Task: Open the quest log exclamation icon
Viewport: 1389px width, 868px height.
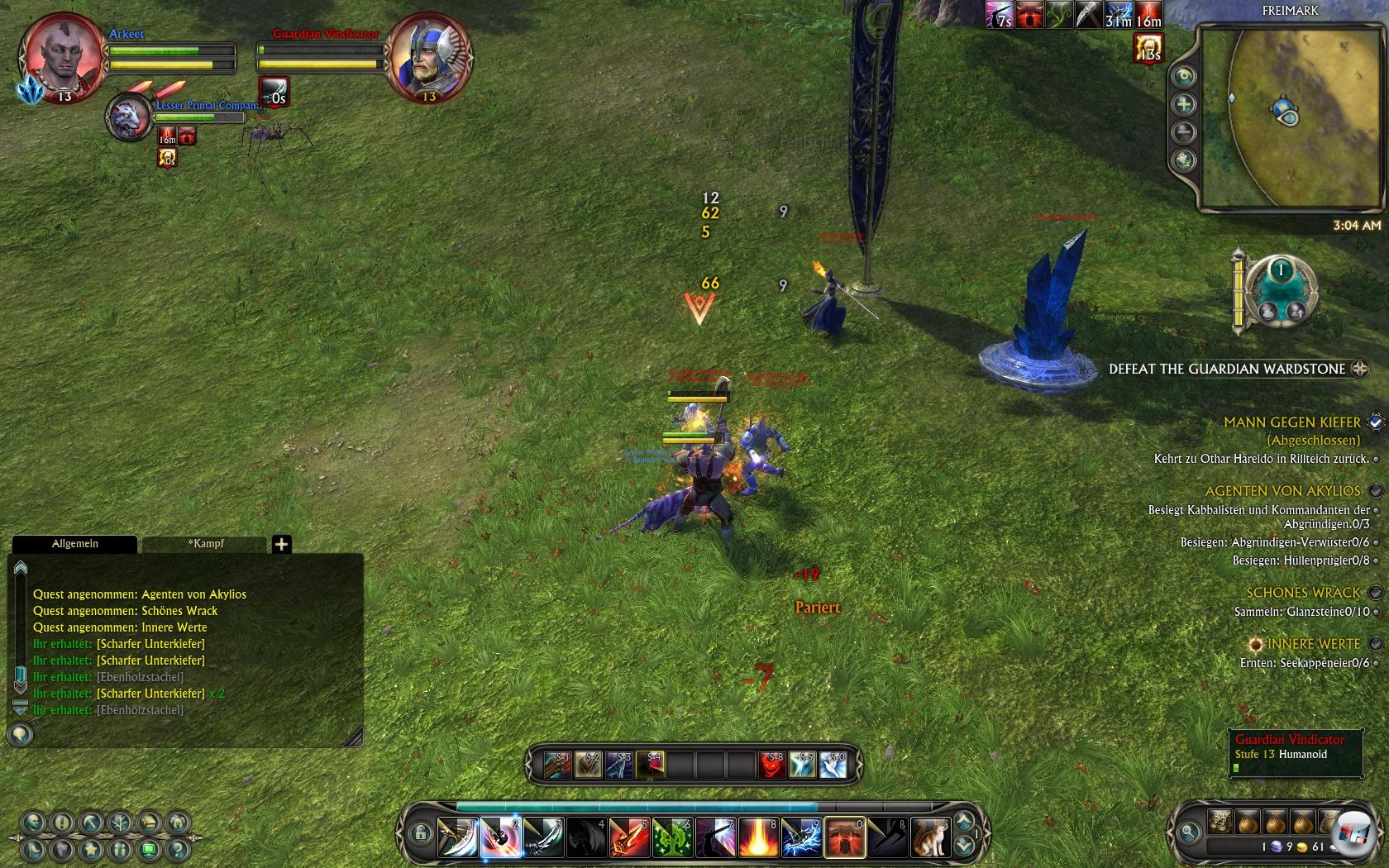Action: [x=62, y=822]
